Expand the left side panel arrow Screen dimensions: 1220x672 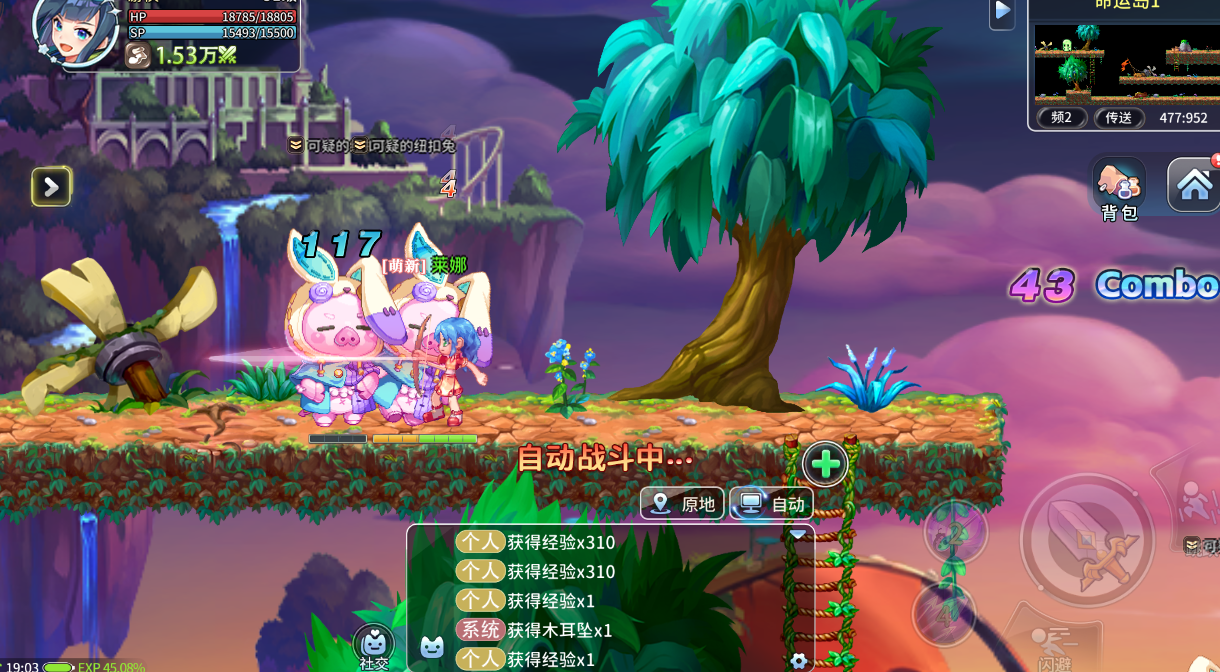click(x=51, y=186)
